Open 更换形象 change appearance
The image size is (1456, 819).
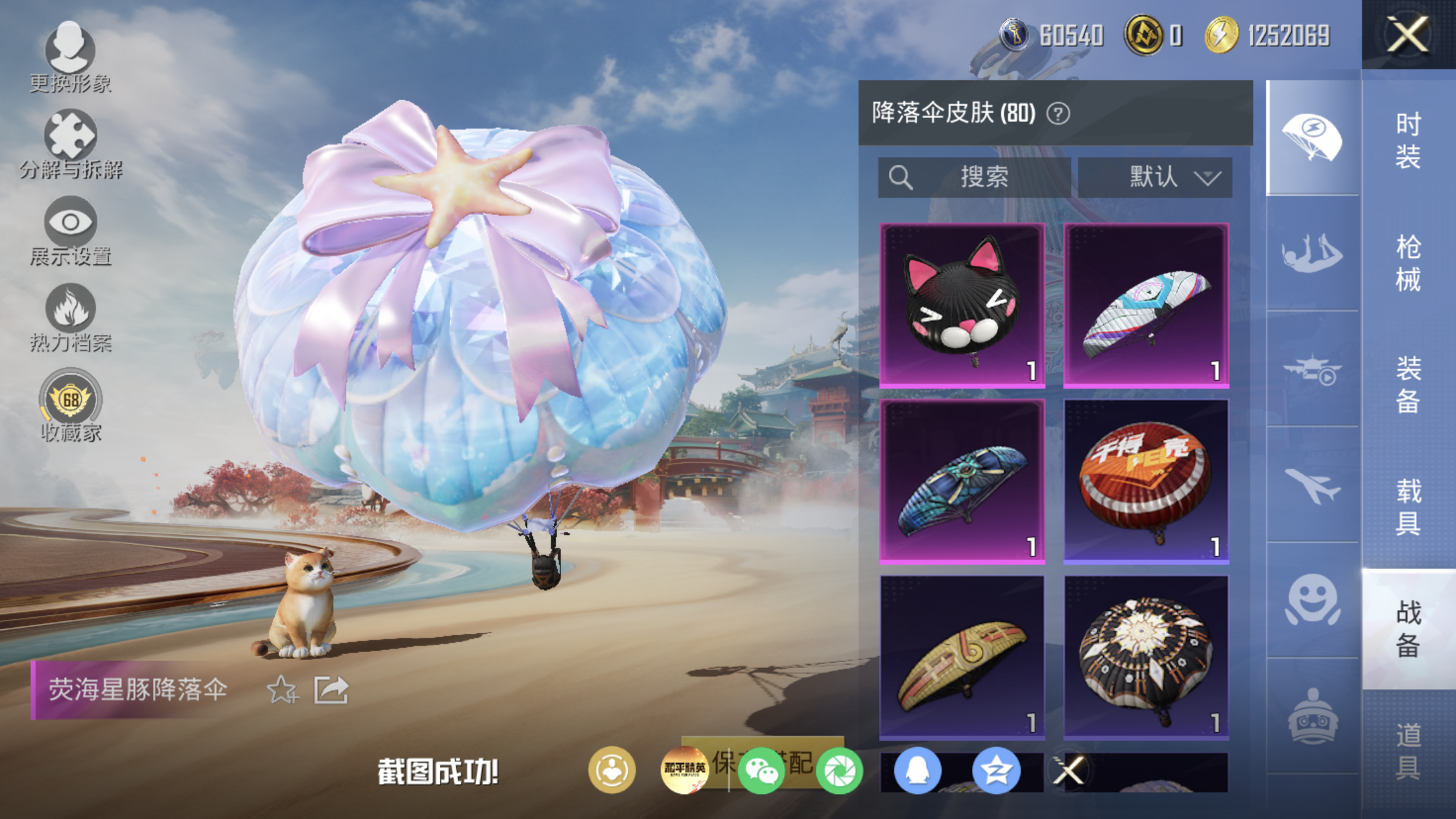tap(70, 57)
